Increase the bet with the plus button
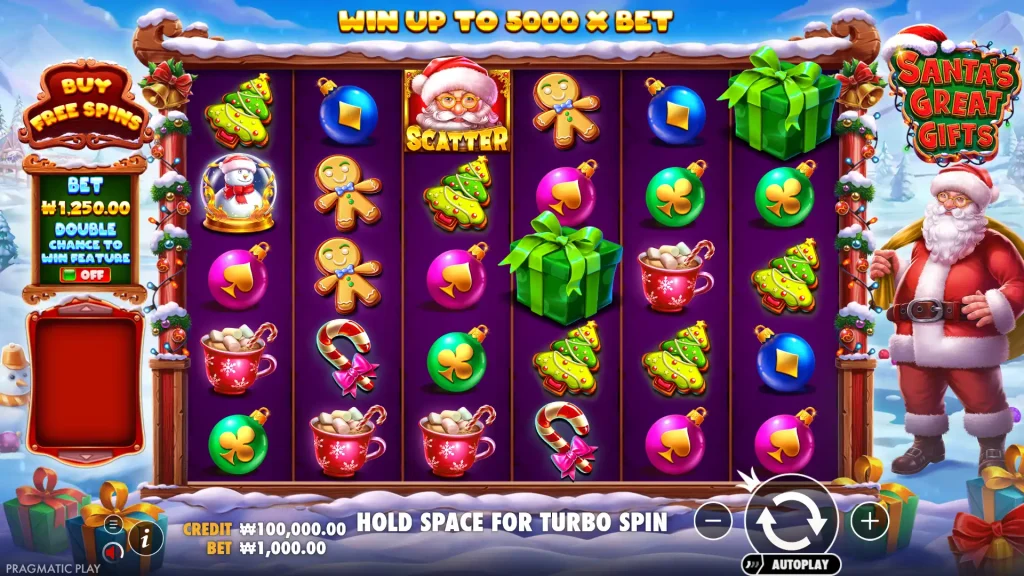Screen dimensions: 1024x576 coord(869,521)
